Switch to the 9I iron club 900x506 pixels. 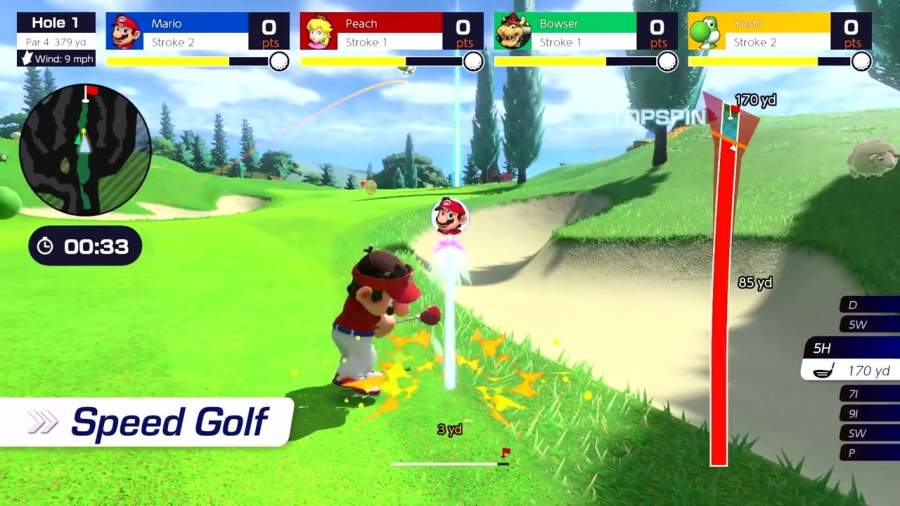point(866,413)
